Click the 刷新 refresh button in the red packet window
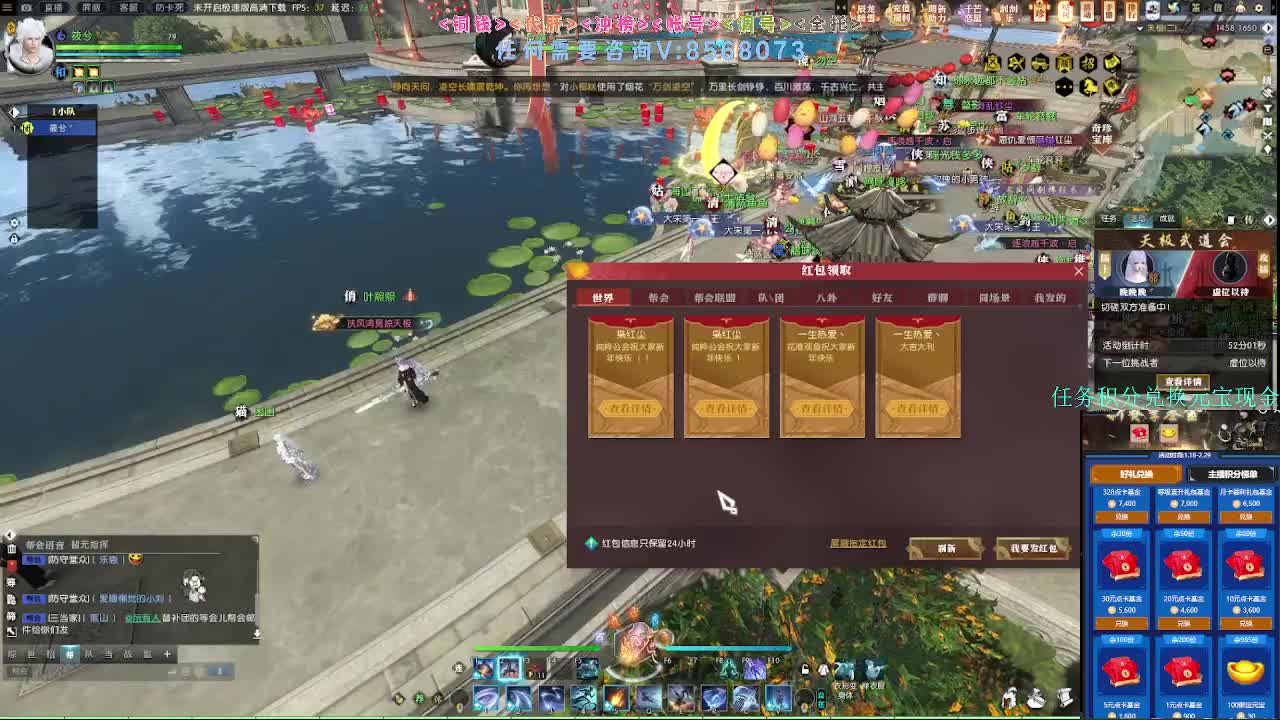Screen dimensions: 1280x720 point(944,548)
